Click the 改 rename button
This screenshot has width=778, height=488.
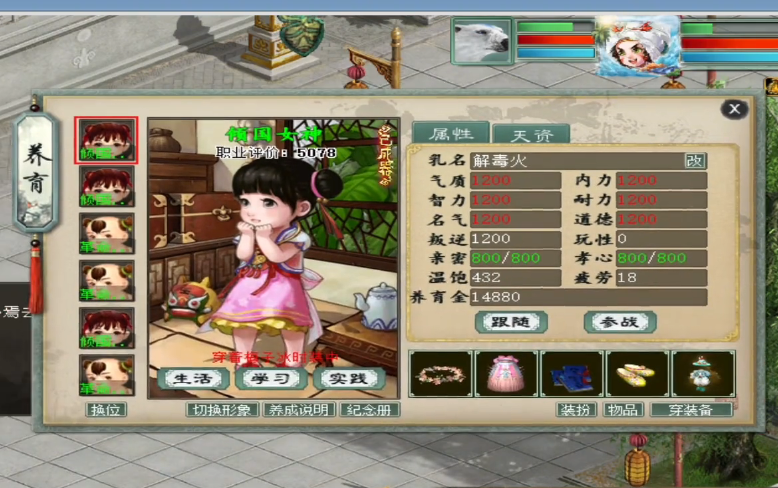pyautogui.click(x=694, y=160)
